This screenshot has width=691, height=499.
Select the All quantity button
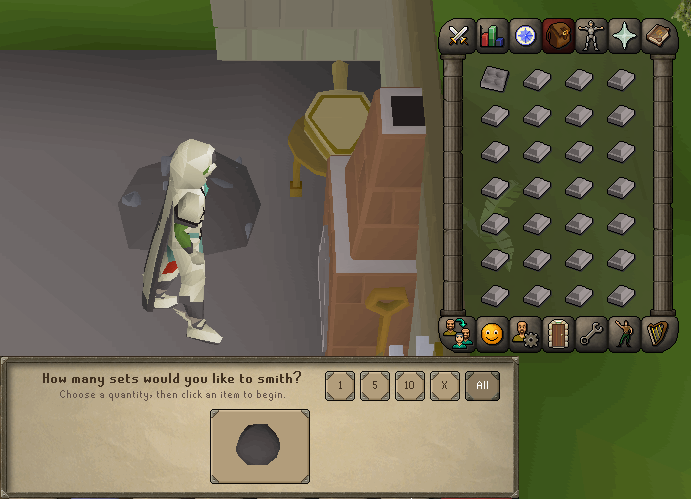coord(482,386)
